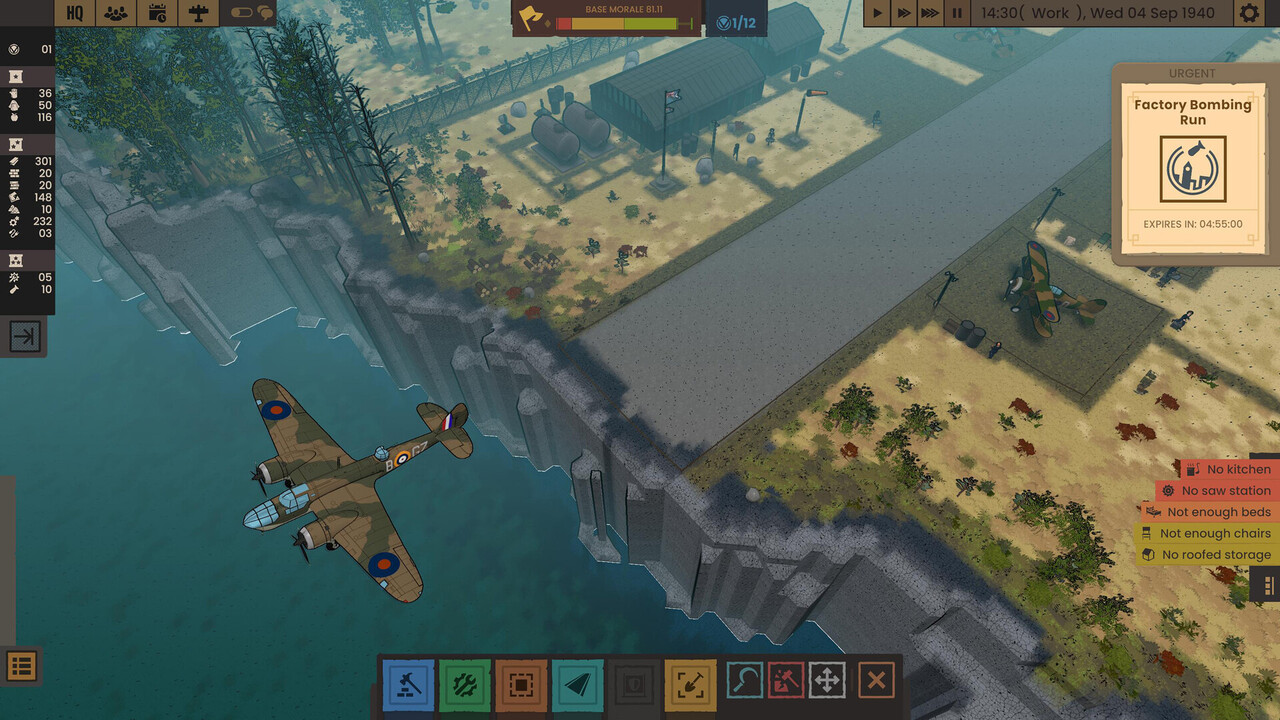Viewport: 1280px width, 720px height.
Task: Select the orange zone selection tool
Action: (x=521, y=685)
